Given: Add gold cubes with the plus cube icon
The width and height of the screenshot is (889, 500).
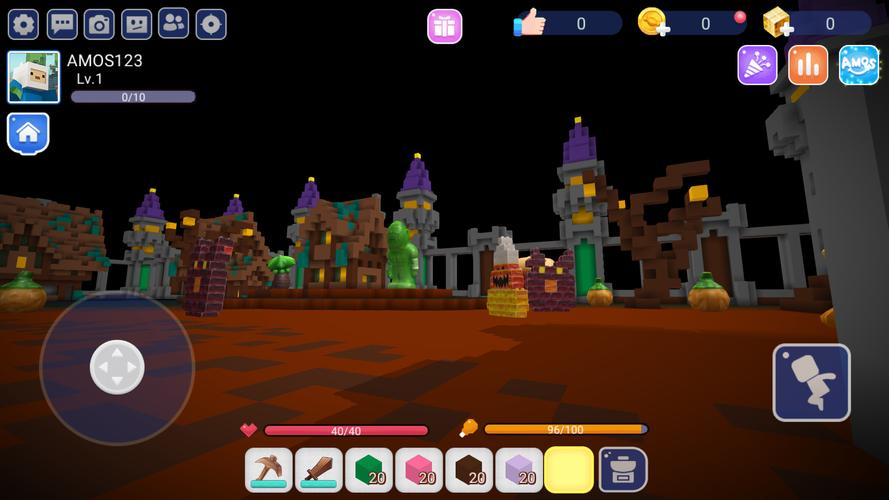Looking at the screenshot, I should point(777,23).
